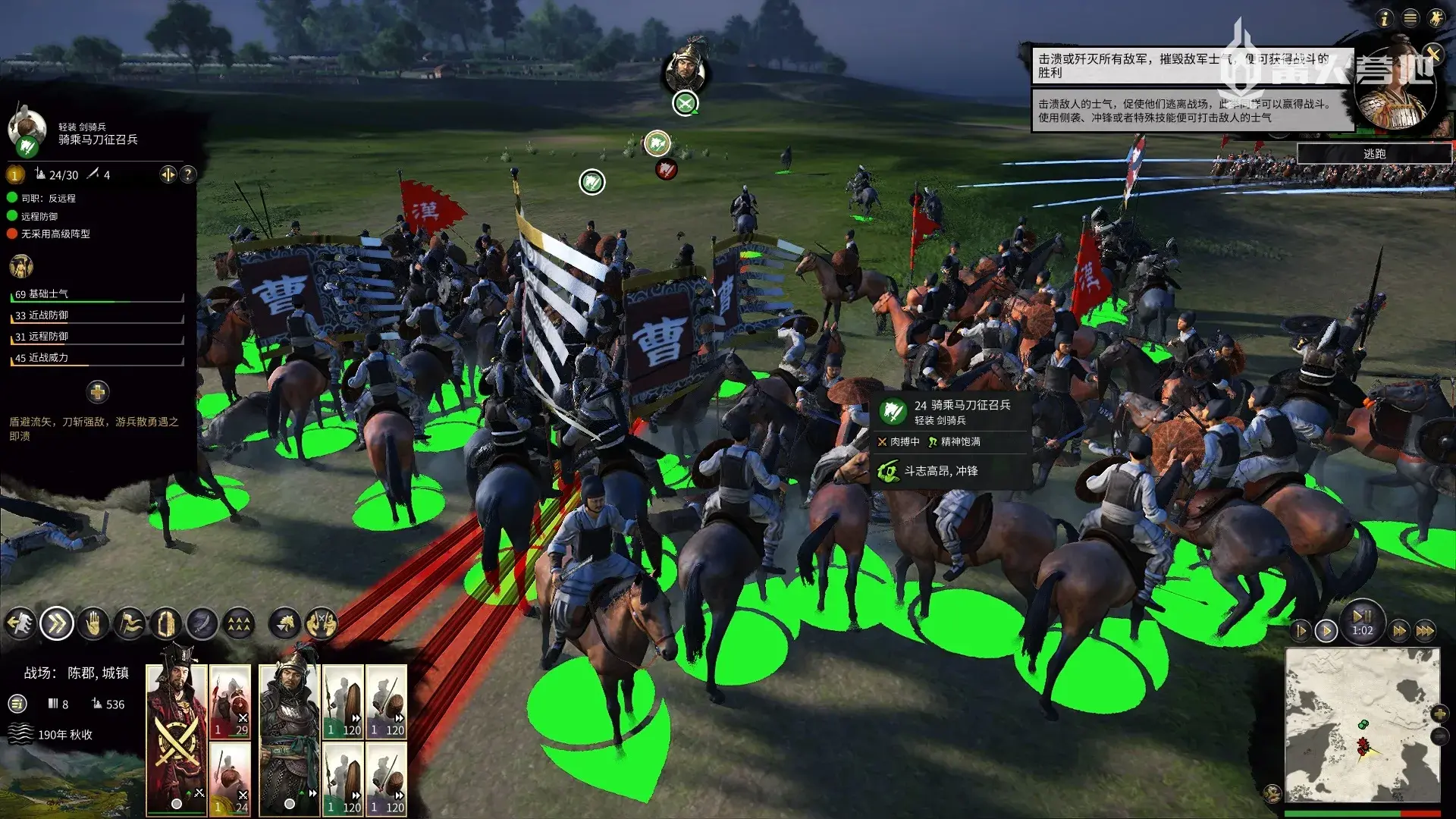Select the cavalry unit card showing 29
This screenshot has width=1456, height=819.
coord(230,701)
